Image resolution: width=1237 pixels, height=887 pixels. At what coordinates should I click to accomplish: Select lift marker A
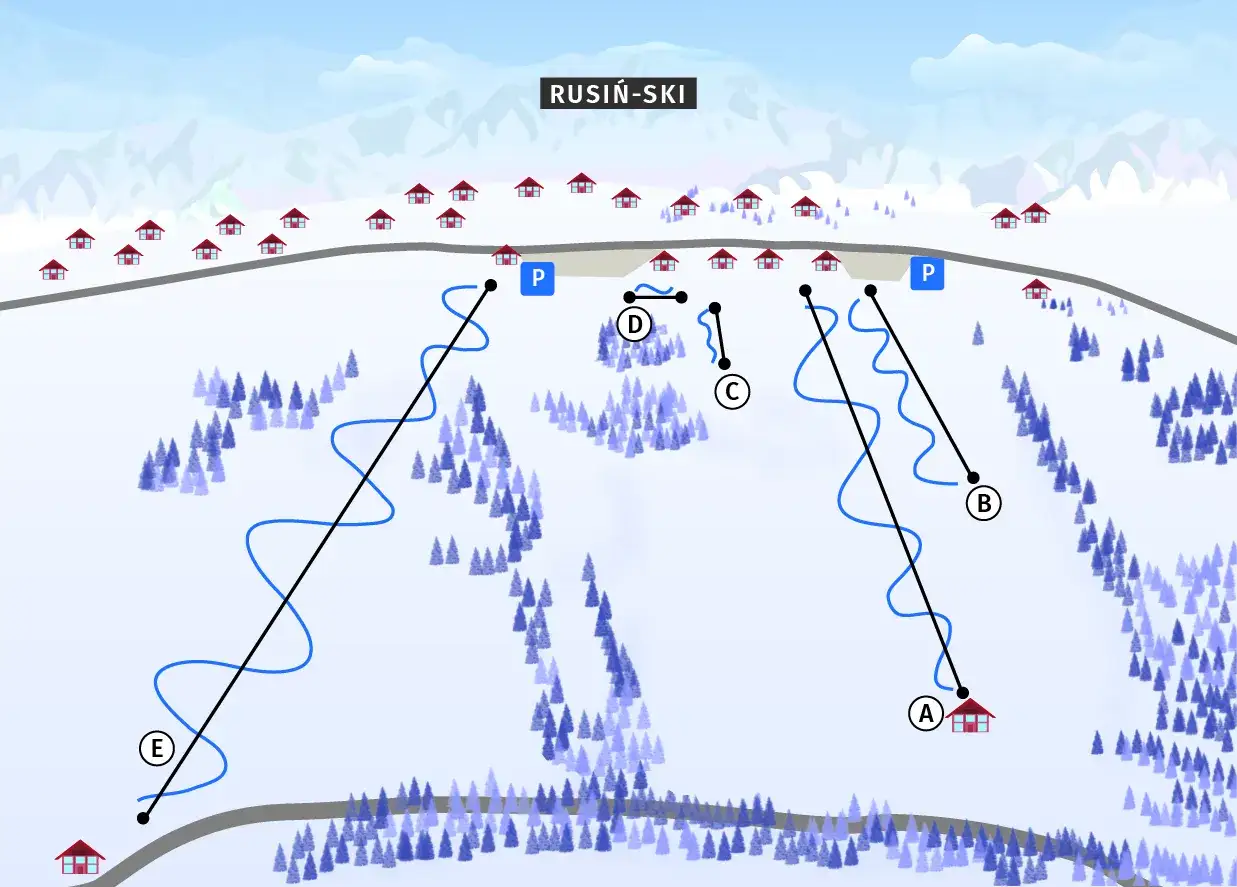pyautogui.click(x=925, y=714)
